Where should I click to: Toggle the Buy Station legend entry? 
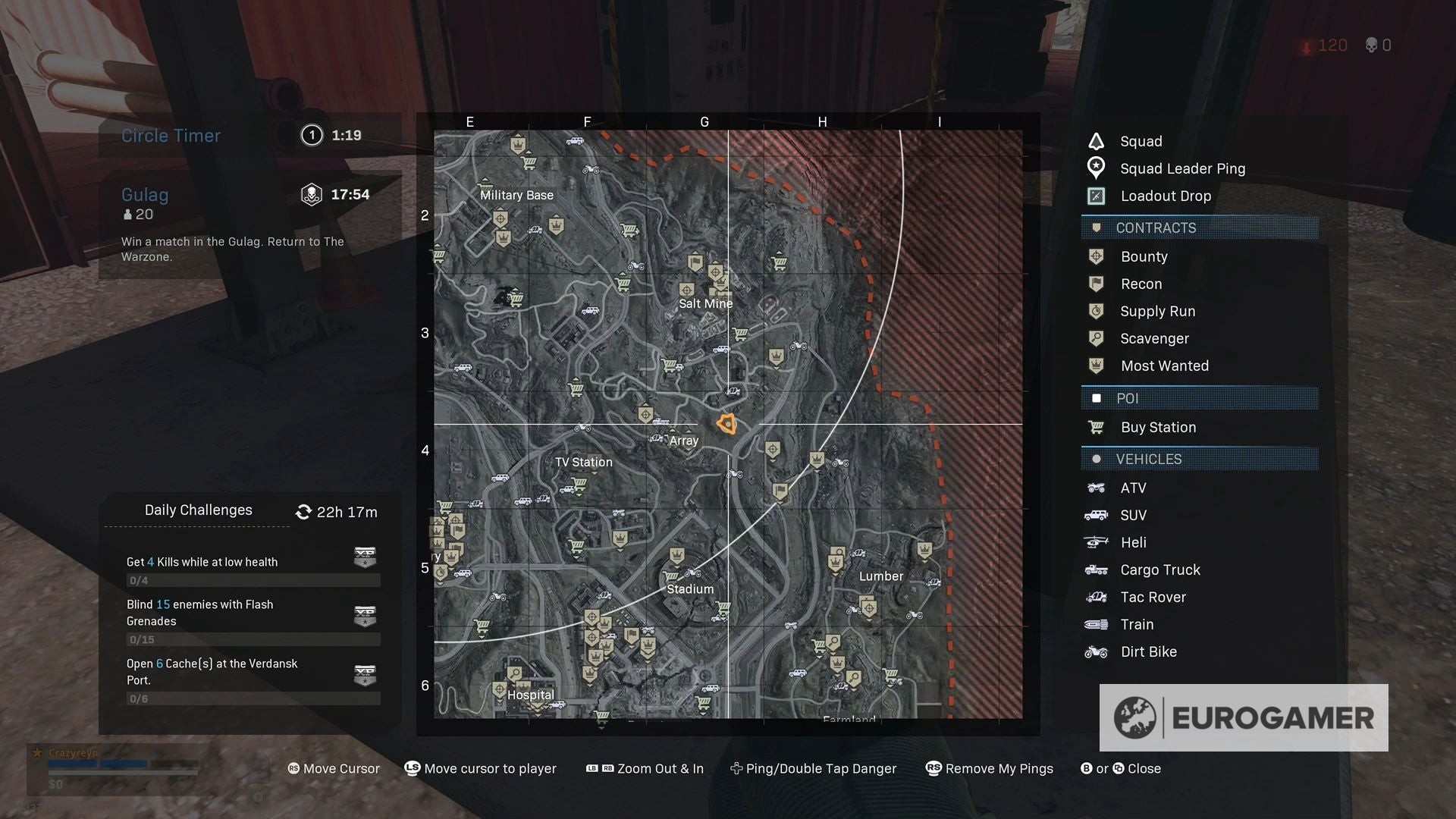click(x=1158, y=427)
